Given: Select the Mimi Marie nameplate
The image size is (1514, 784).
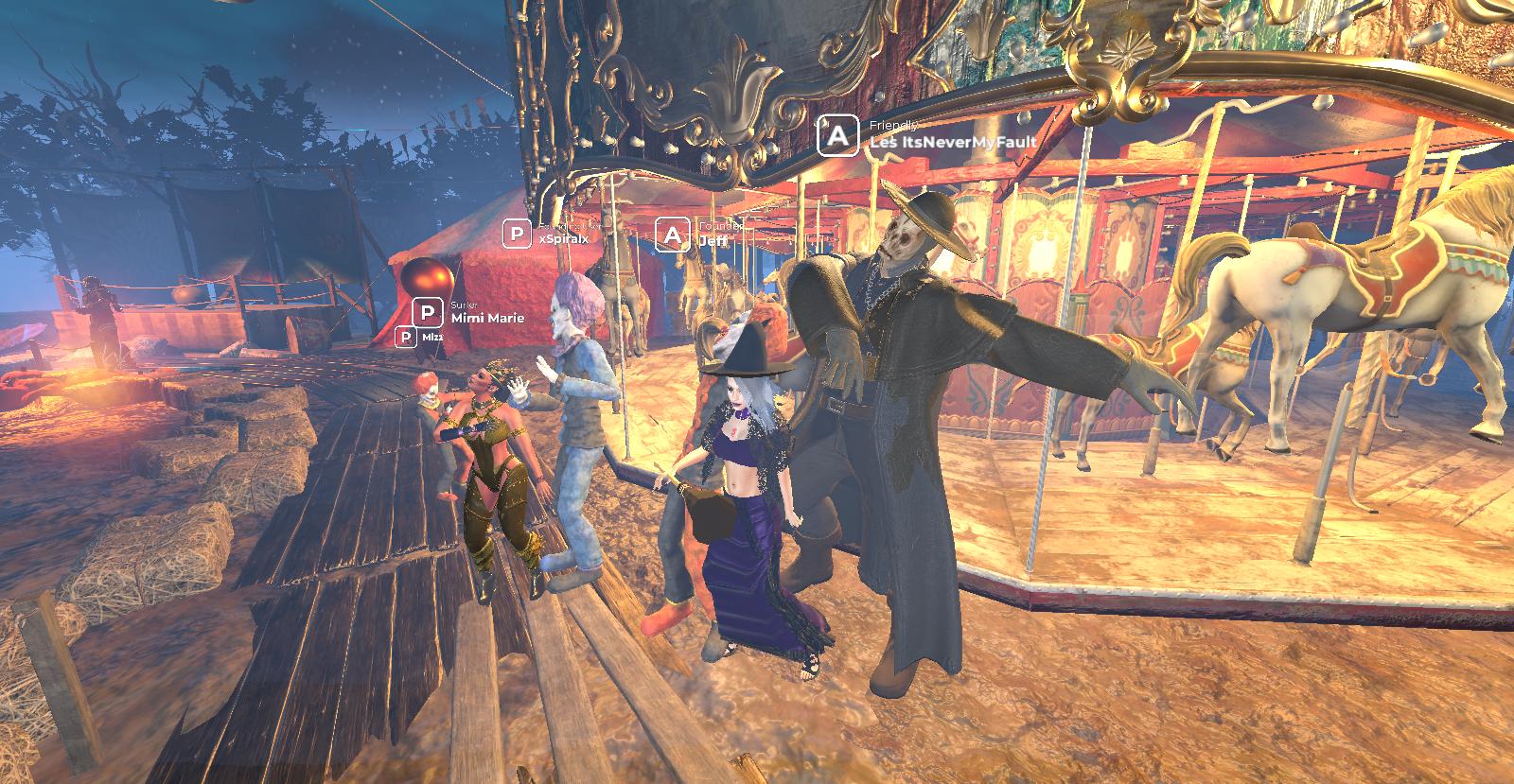Looking at the screenshot, I should (x=487, y=318).
